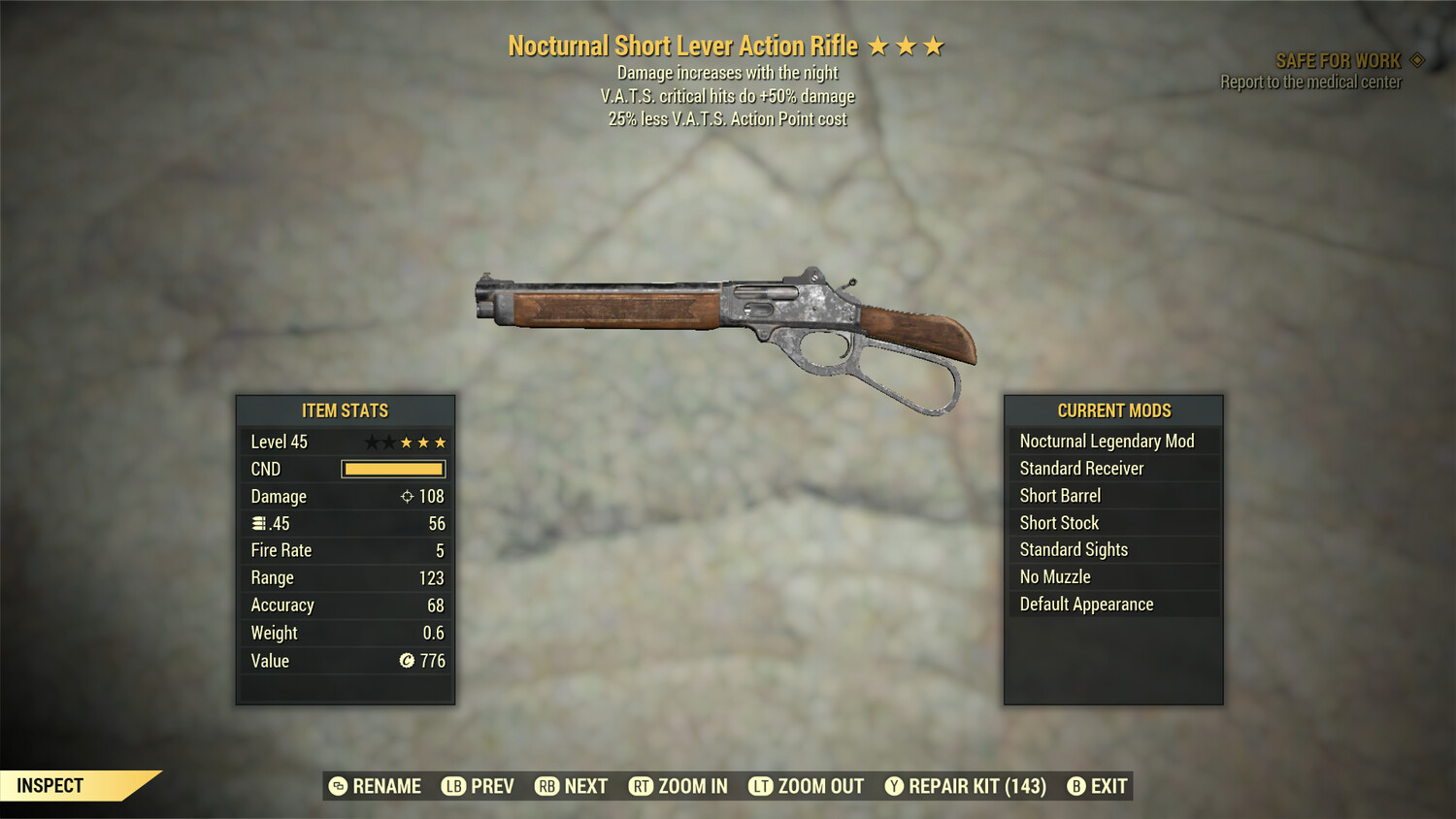The image size is (1456, 819).
Task: Click the CND condition bar
Action: pos(392,469)
